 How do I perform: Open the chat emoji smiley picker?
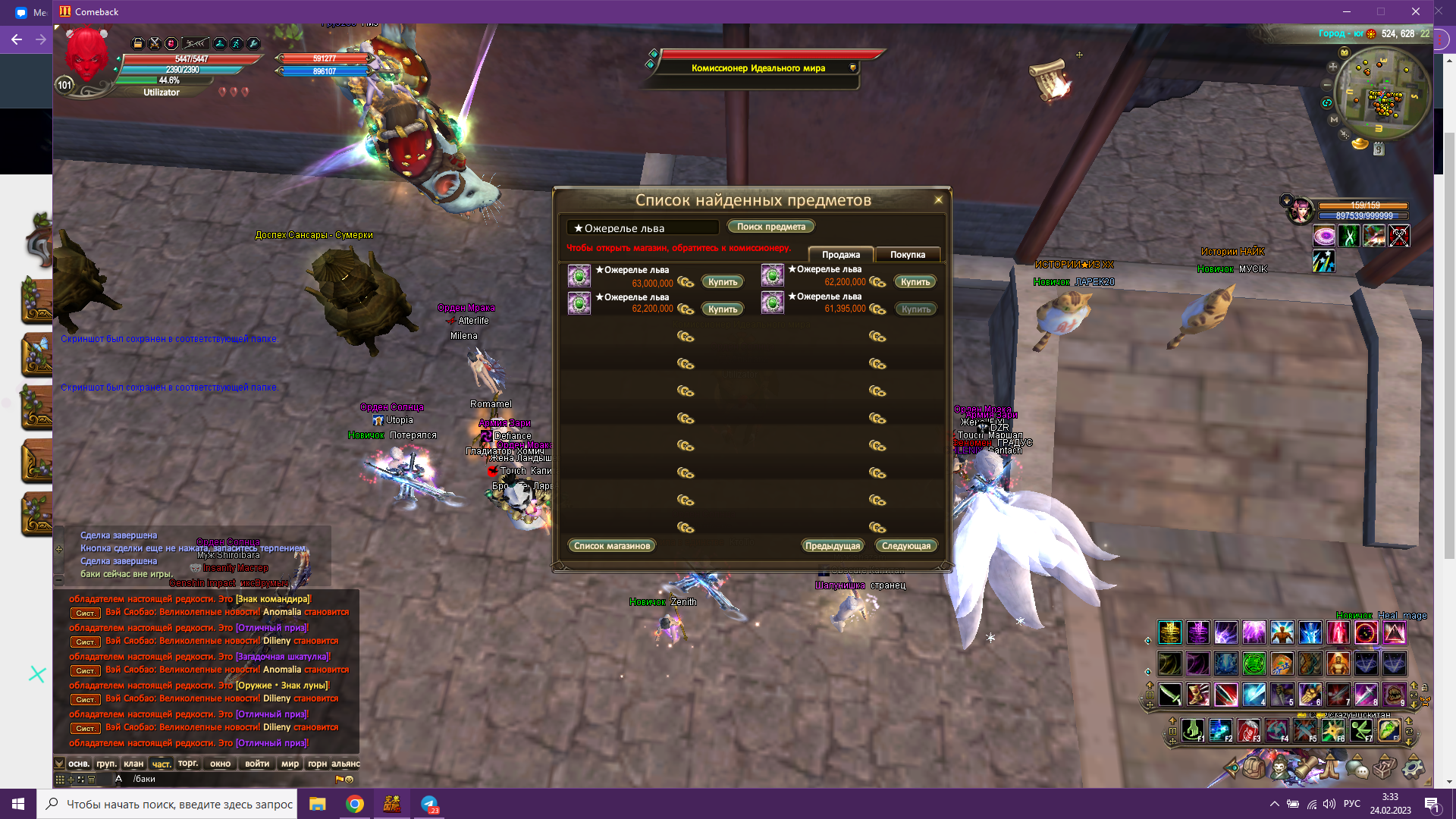coord(349,779)
